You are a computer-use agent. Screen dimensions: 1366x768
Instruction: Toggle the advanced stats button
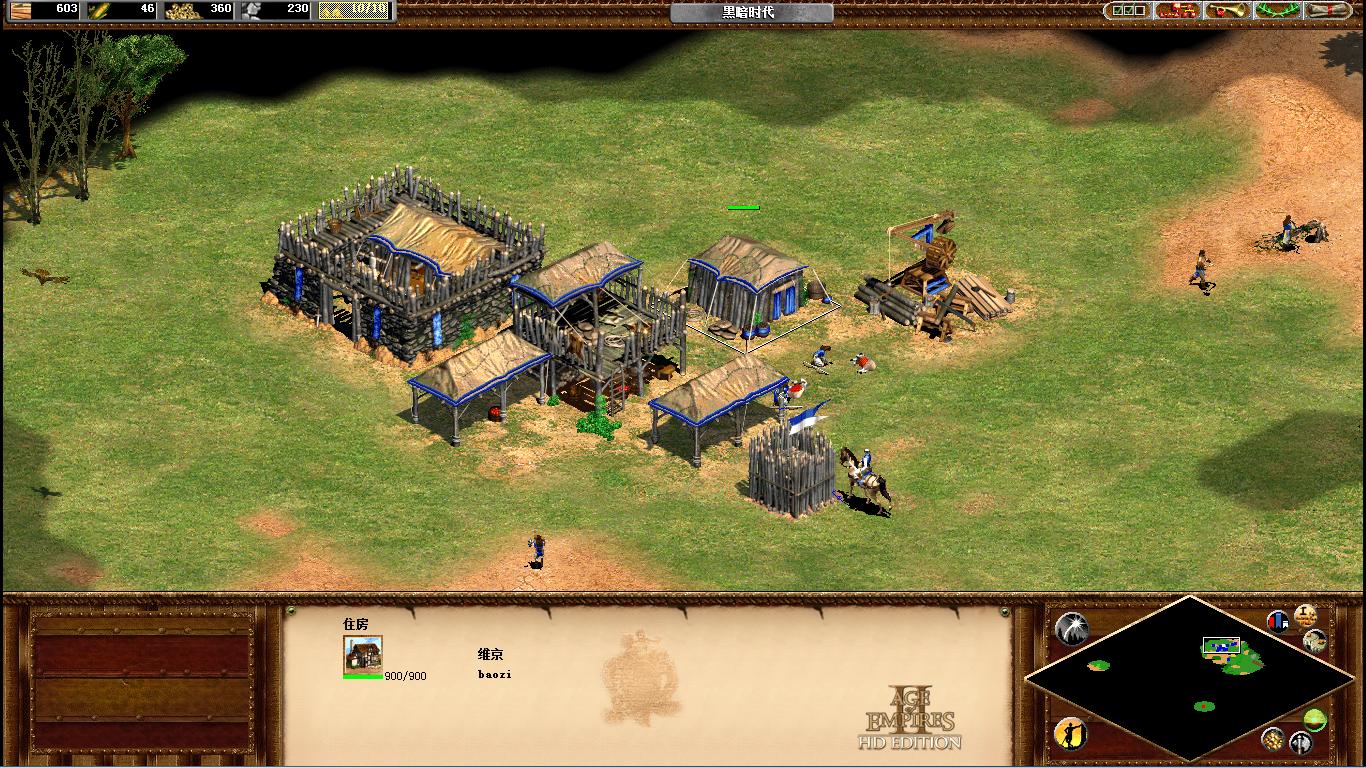click(x=1305, y=615)
